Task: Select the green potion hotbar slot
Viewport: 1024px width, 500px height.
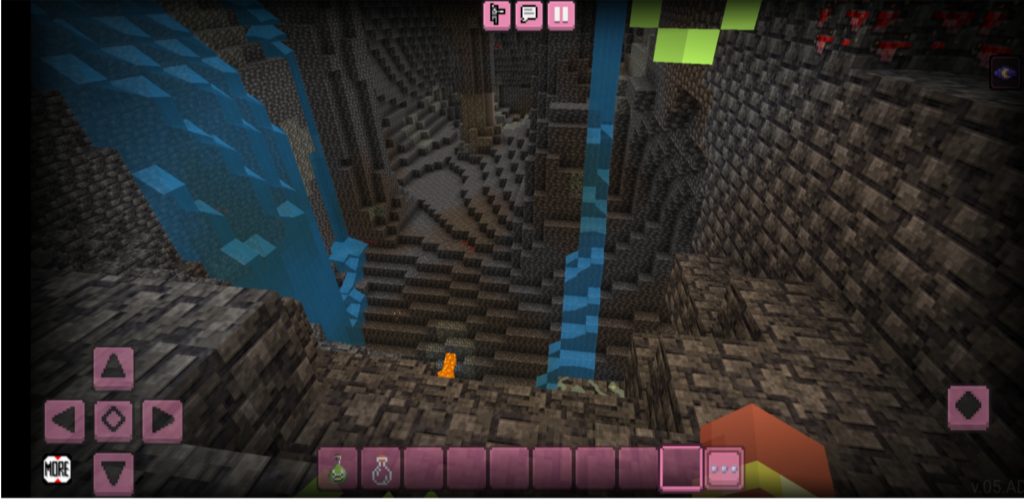Action: (x=338, y=467)
